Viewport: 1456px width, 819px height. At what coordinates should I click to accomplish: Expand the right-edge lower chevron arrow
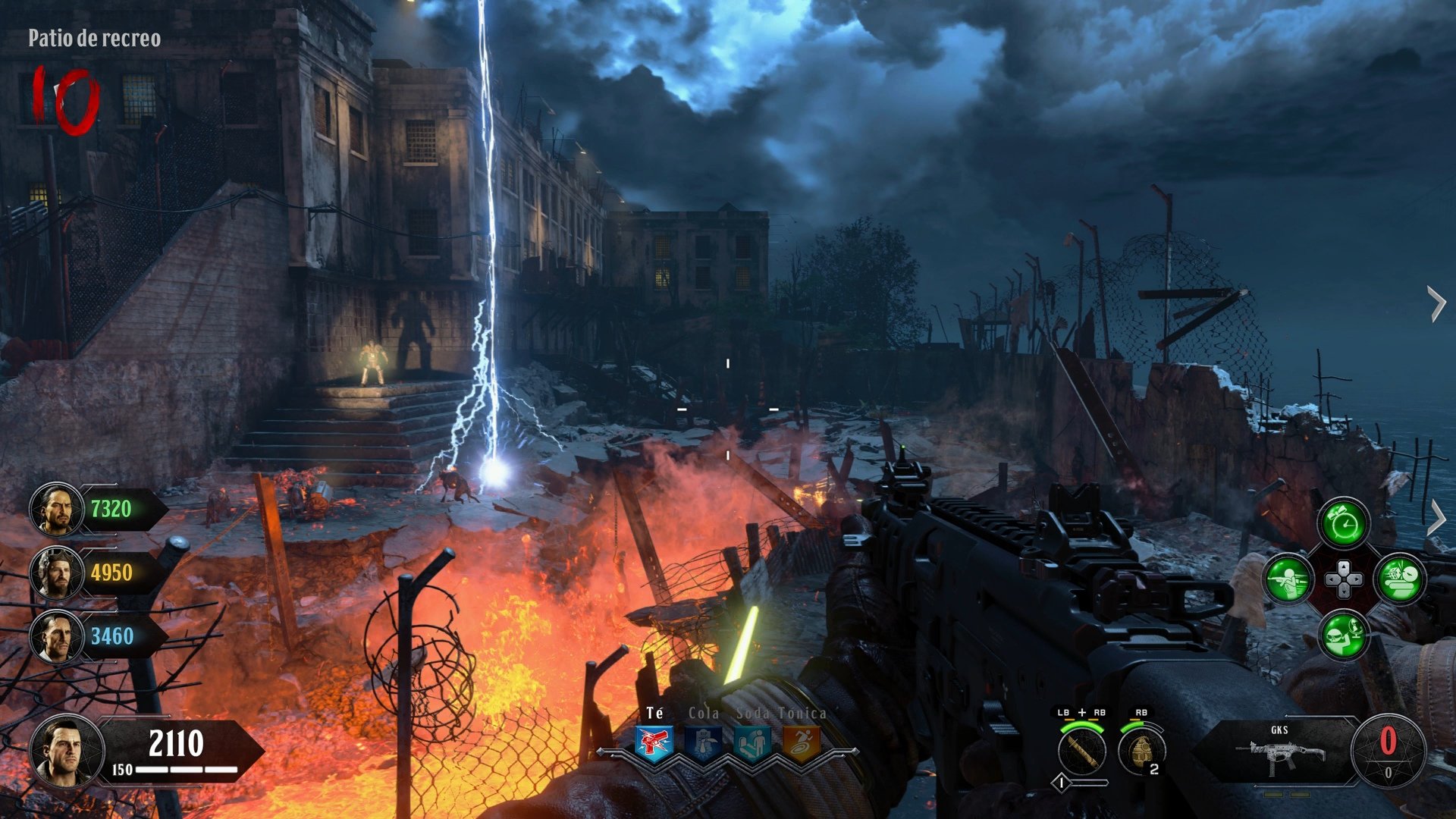[x=1439, y=517]
